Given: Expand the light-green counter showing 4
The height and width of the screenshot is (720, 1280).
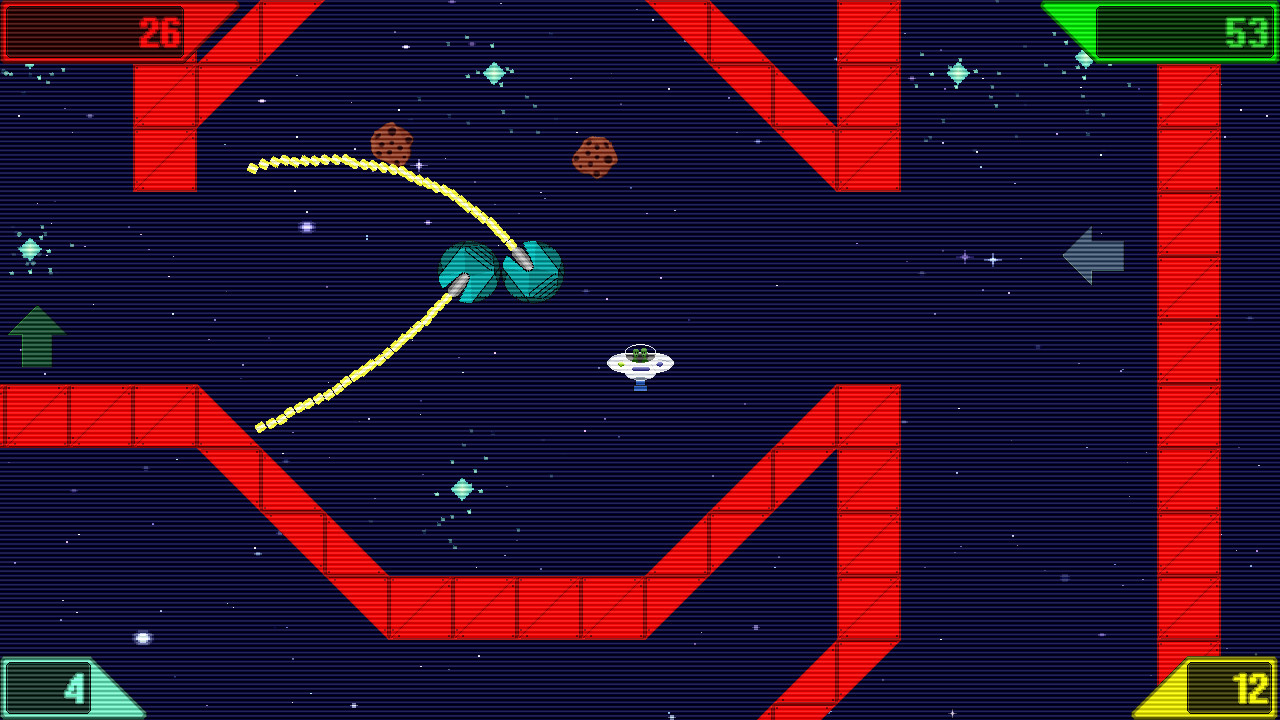Looking at the screenshot, I should coord(48,688).
